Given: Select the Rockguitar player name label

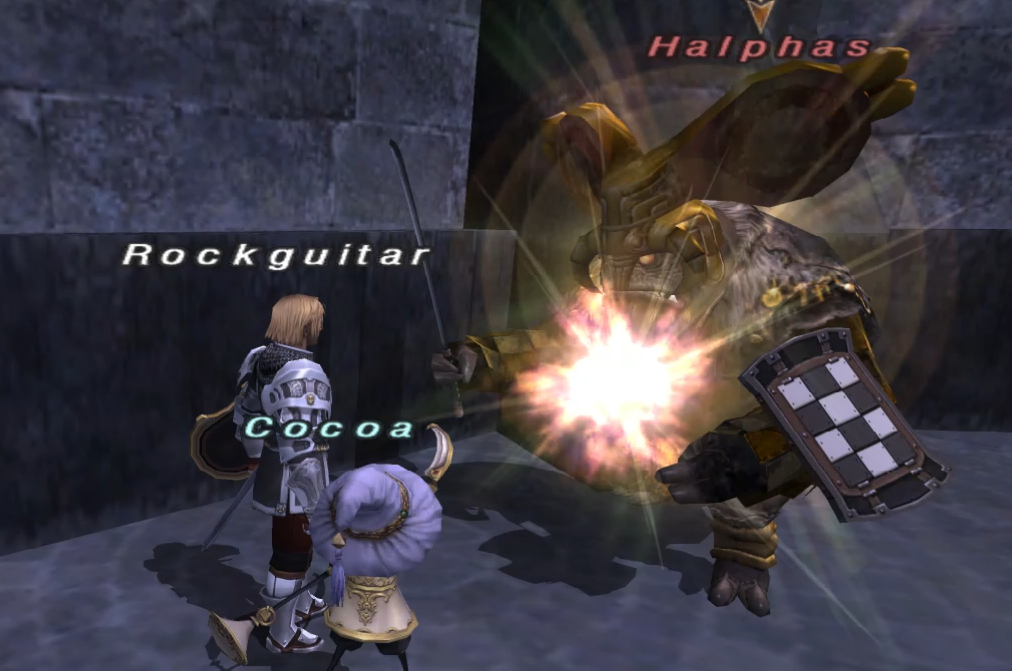Looking at the screenshot, I should click(276, 255).
